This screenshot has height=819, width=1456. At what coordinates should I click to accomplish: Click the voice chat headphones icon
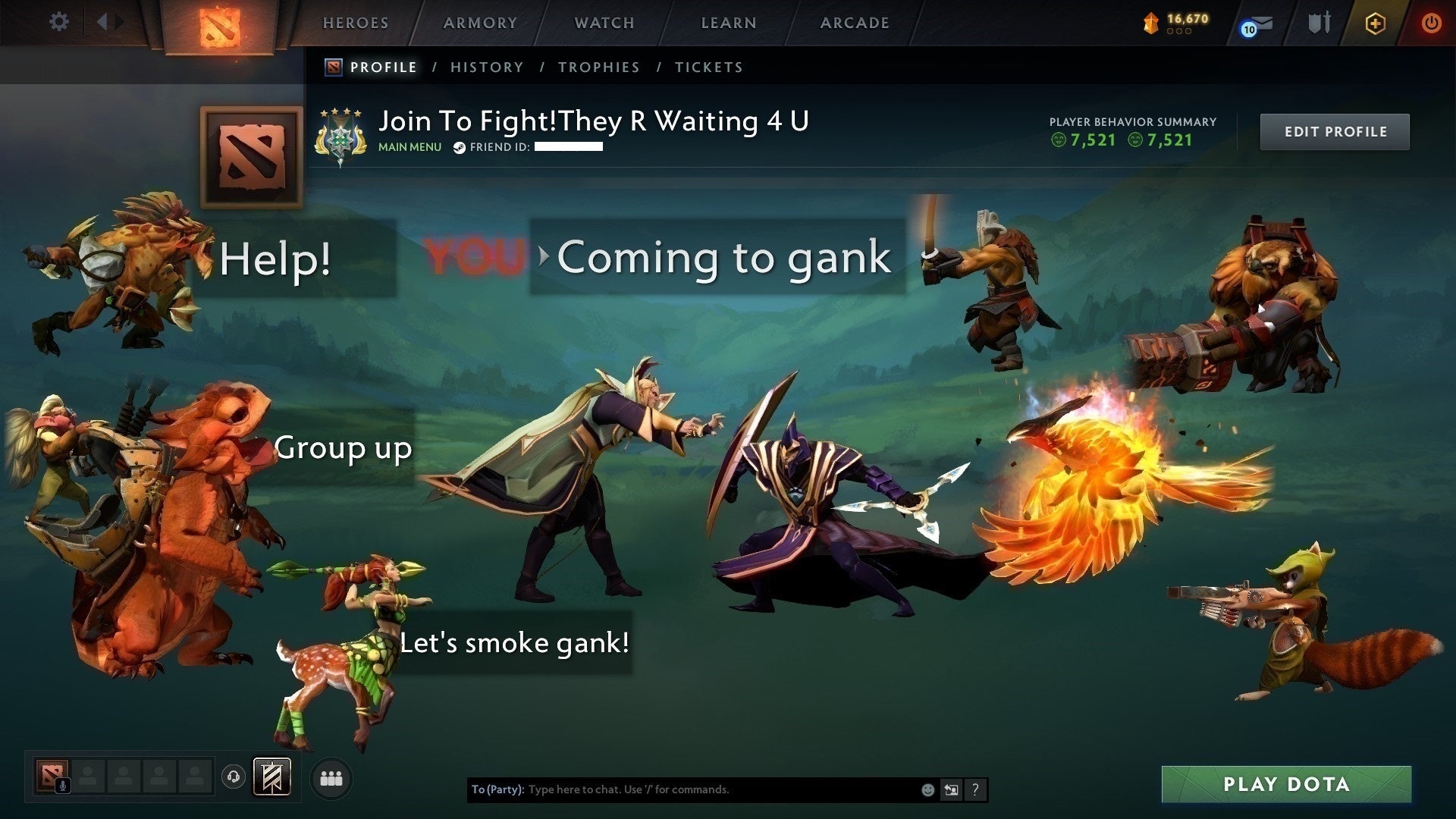[234, 777]
